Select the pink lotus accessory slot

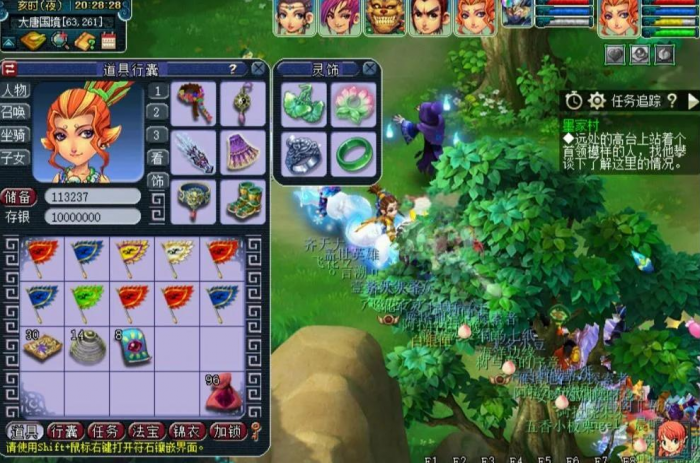tap(352, 103)
